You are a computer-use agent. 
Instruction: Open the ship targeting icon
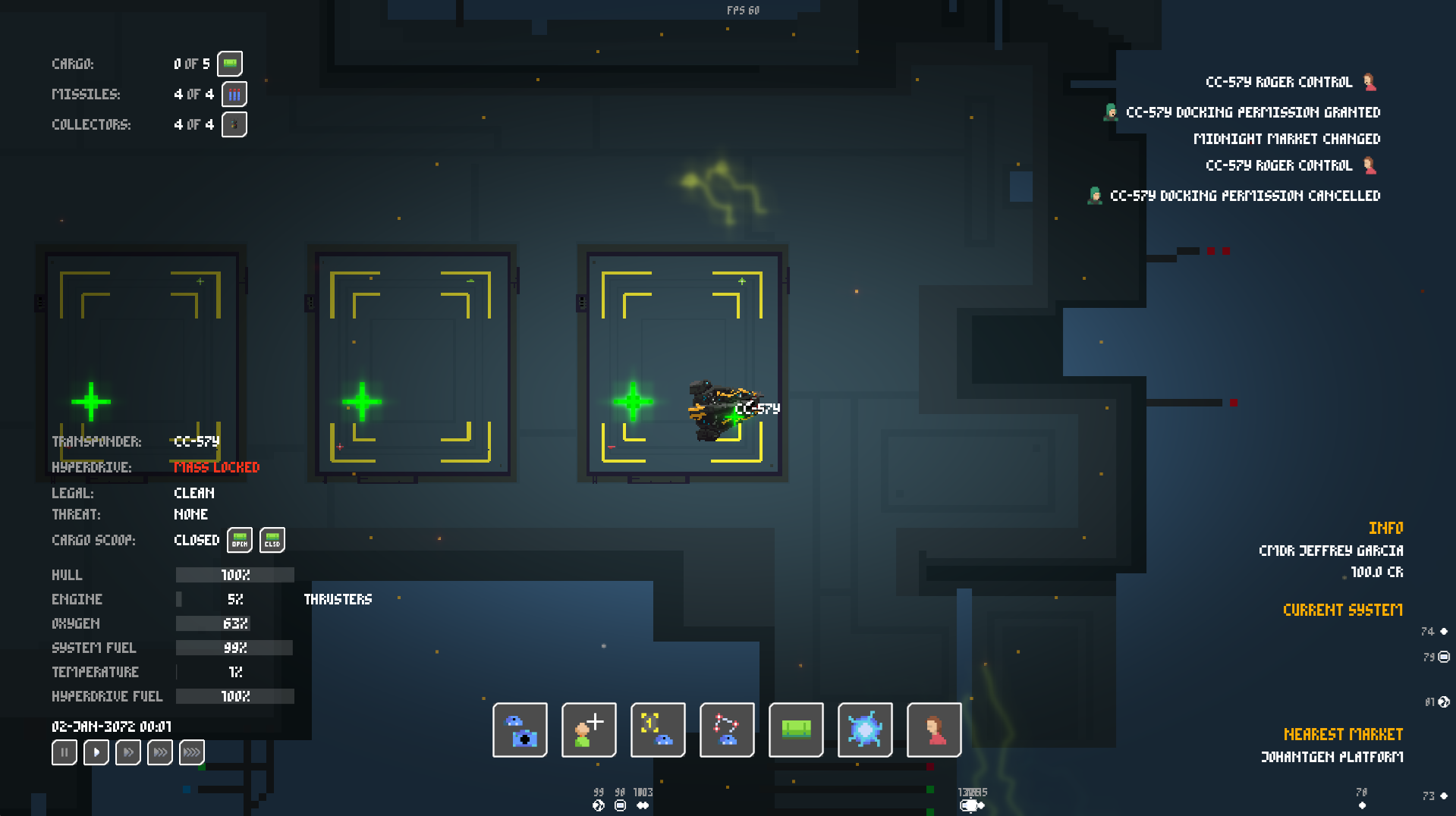point(657,730)
